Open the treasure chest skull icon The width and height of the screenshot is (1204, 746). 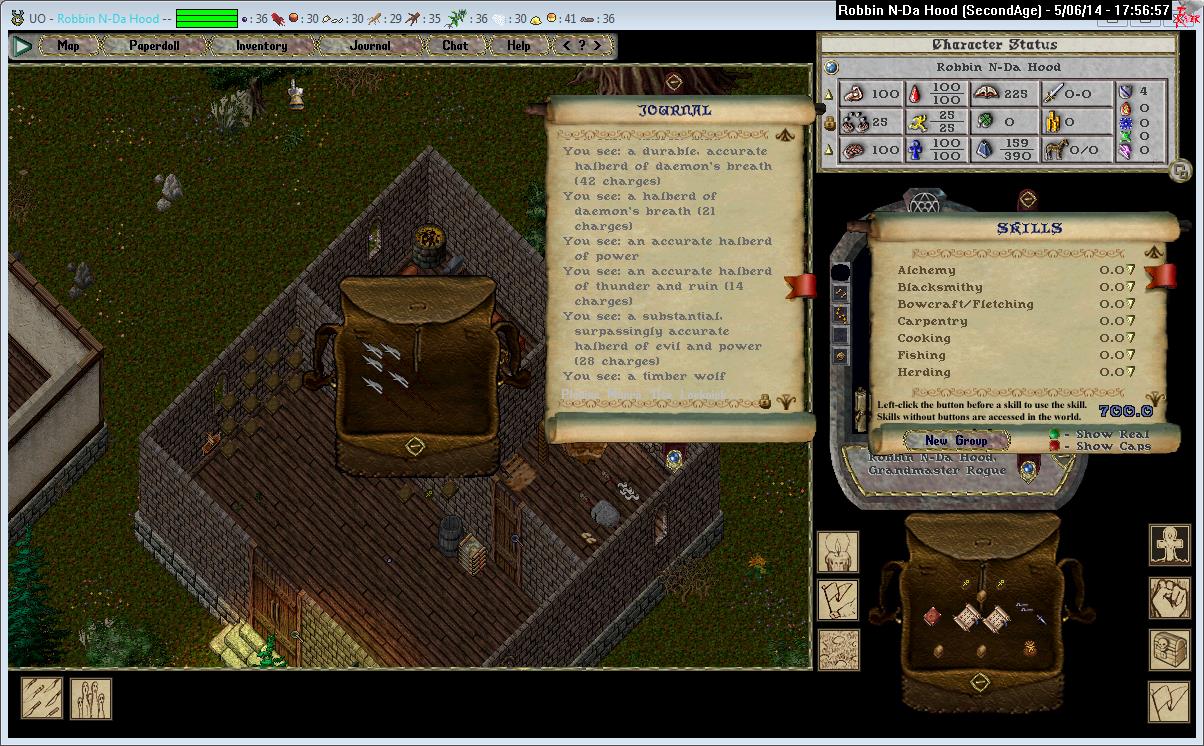(1169, 649)
